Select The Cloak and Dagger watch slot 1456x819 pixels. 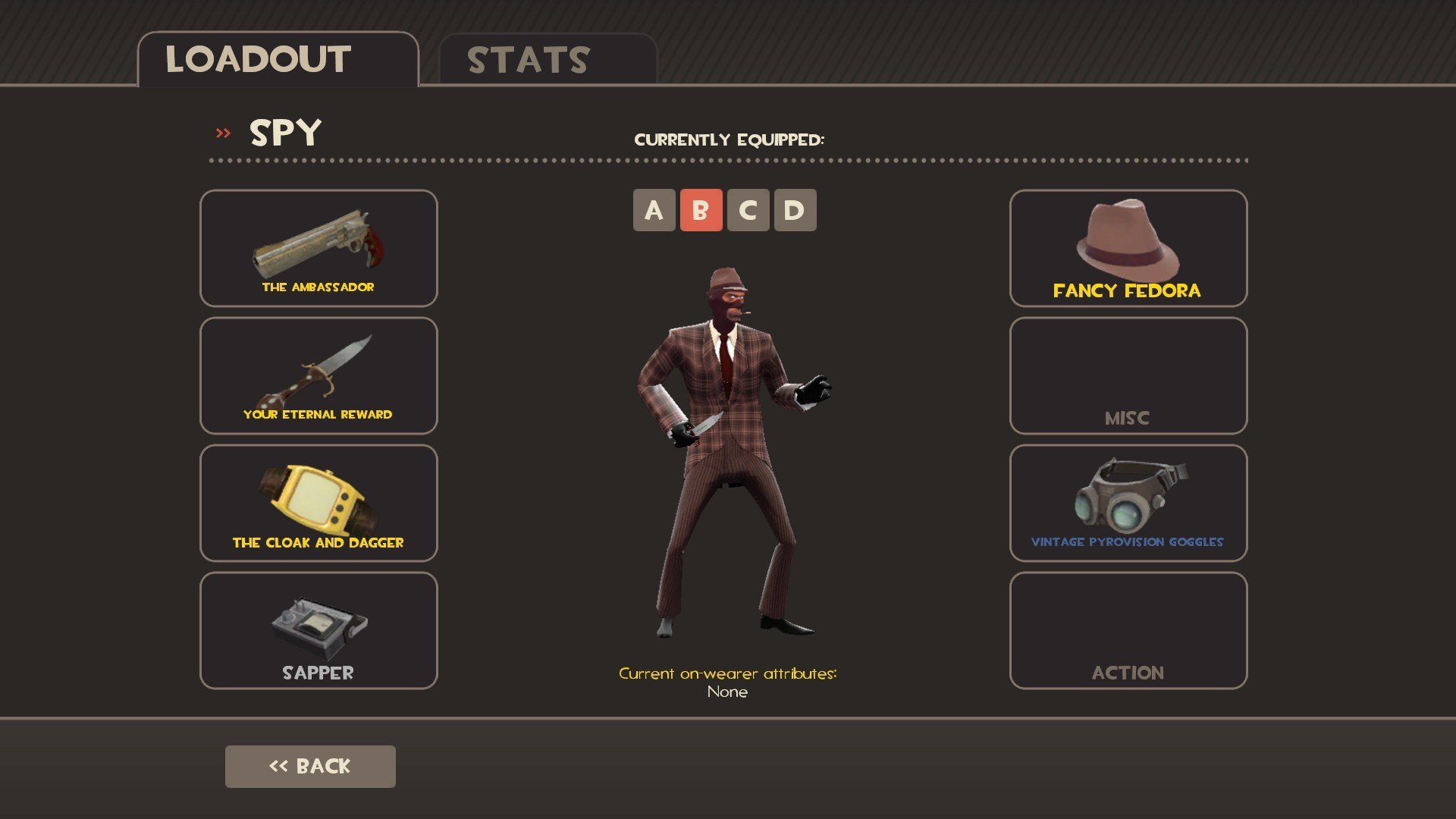(318, 503)
